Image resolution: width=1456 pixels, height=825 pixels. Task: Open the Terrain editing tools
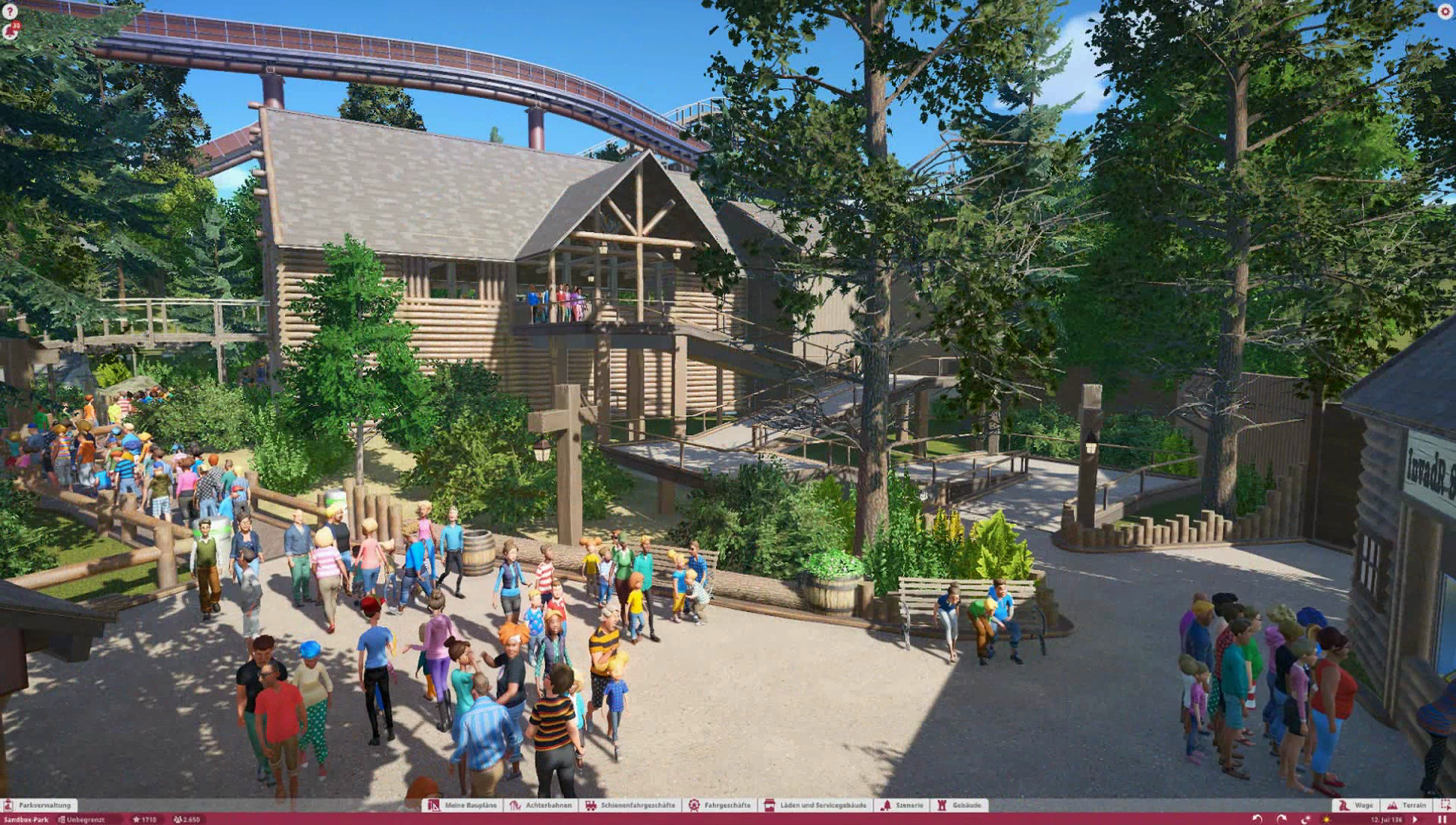pyautogui.click(x=1407, y=805)
